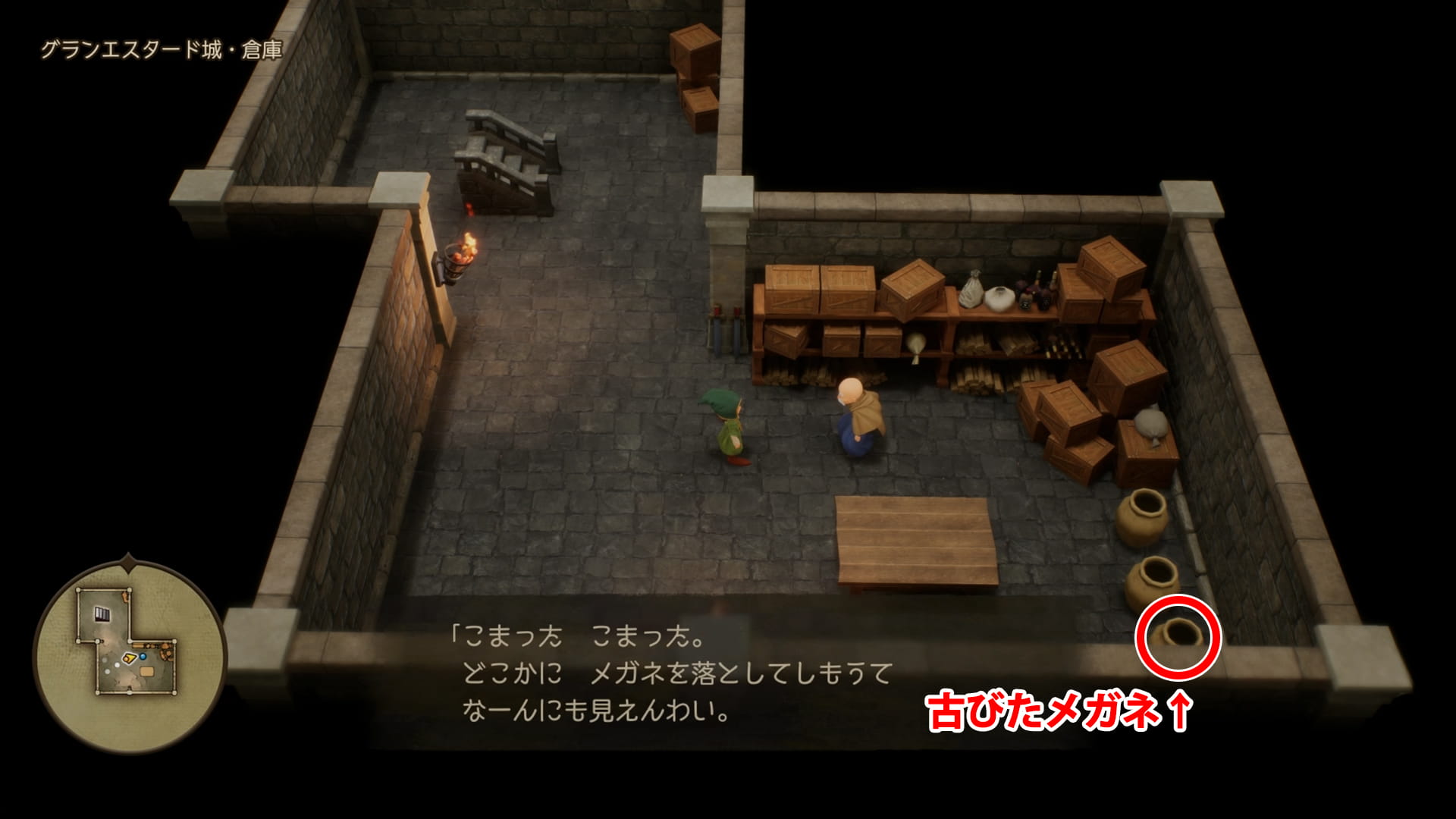The image size is (1456, 819).
Task: Open the circular minimap
Action: tap(129, 655)
